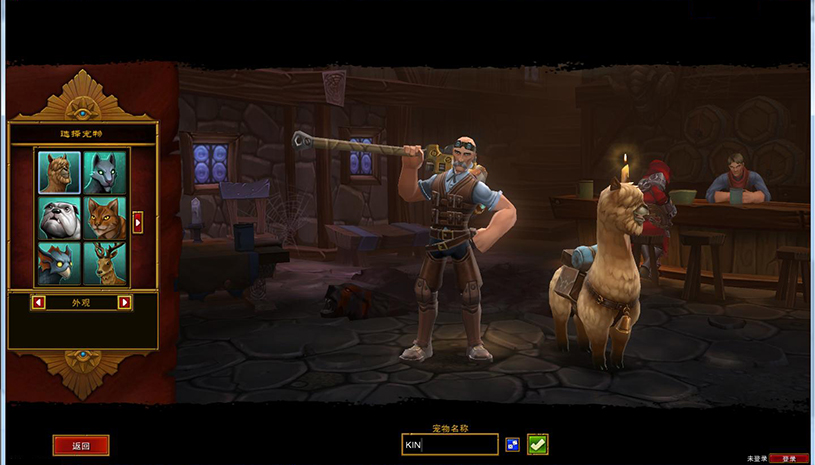Go back with the red 返回 button
The height and width of the screenshot is (465, 815).
[x=81, y=446]
